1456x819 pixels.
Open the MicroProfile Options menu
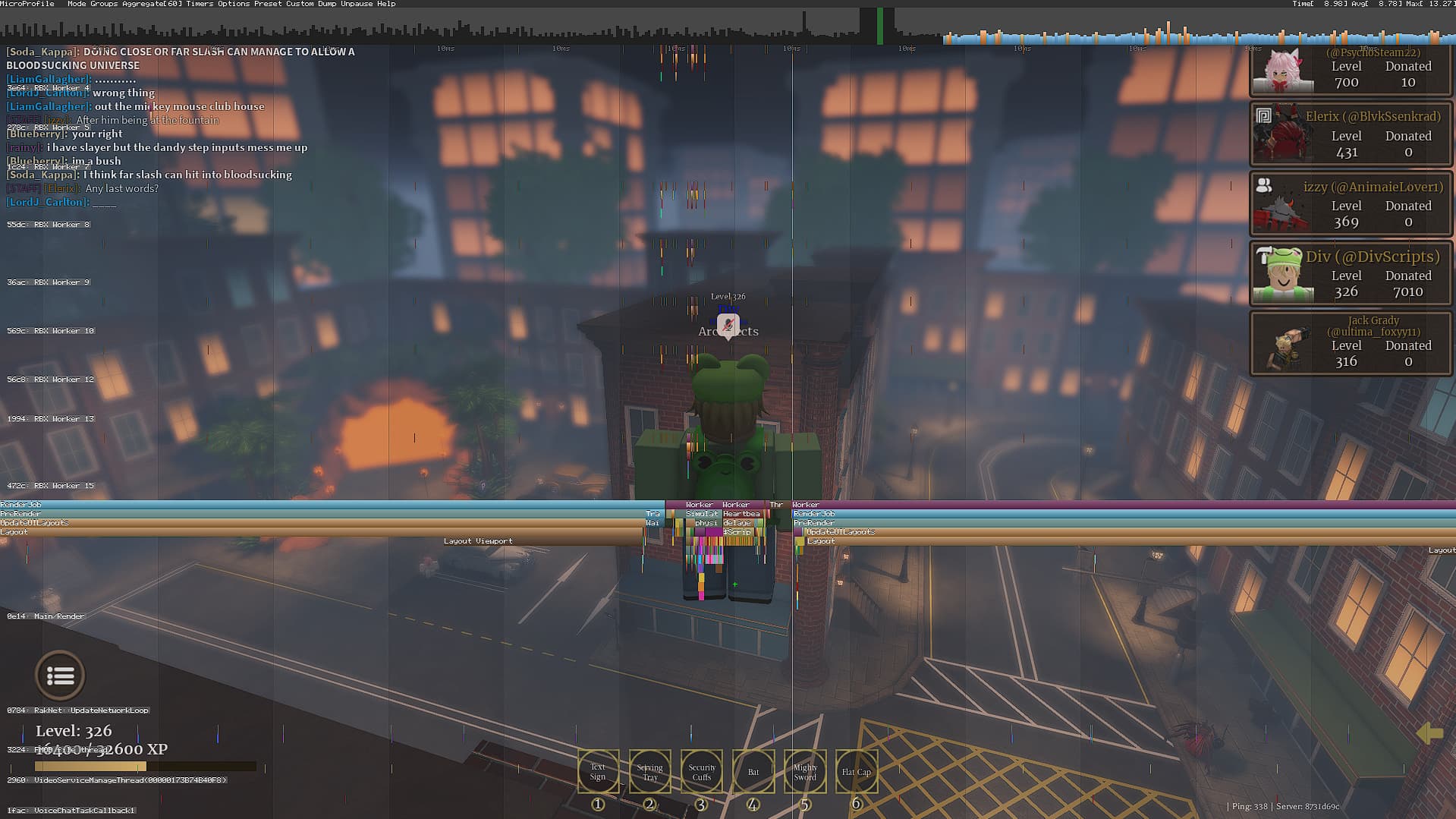point(233,4)
